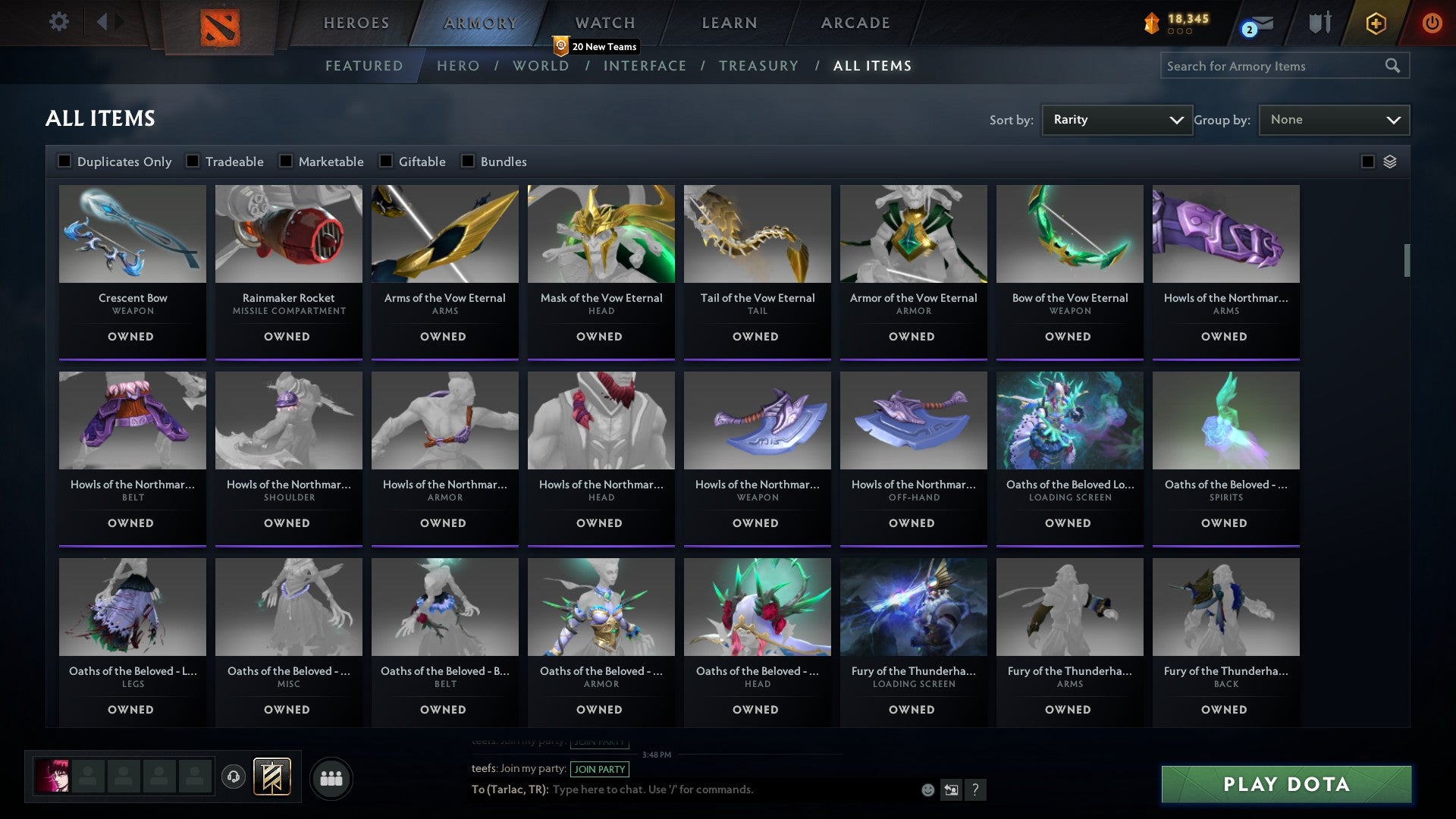Open the Sort by Rarity dropdown
The width and height of the screenshot is (1456, 819).
click(x=1116, y=119)
